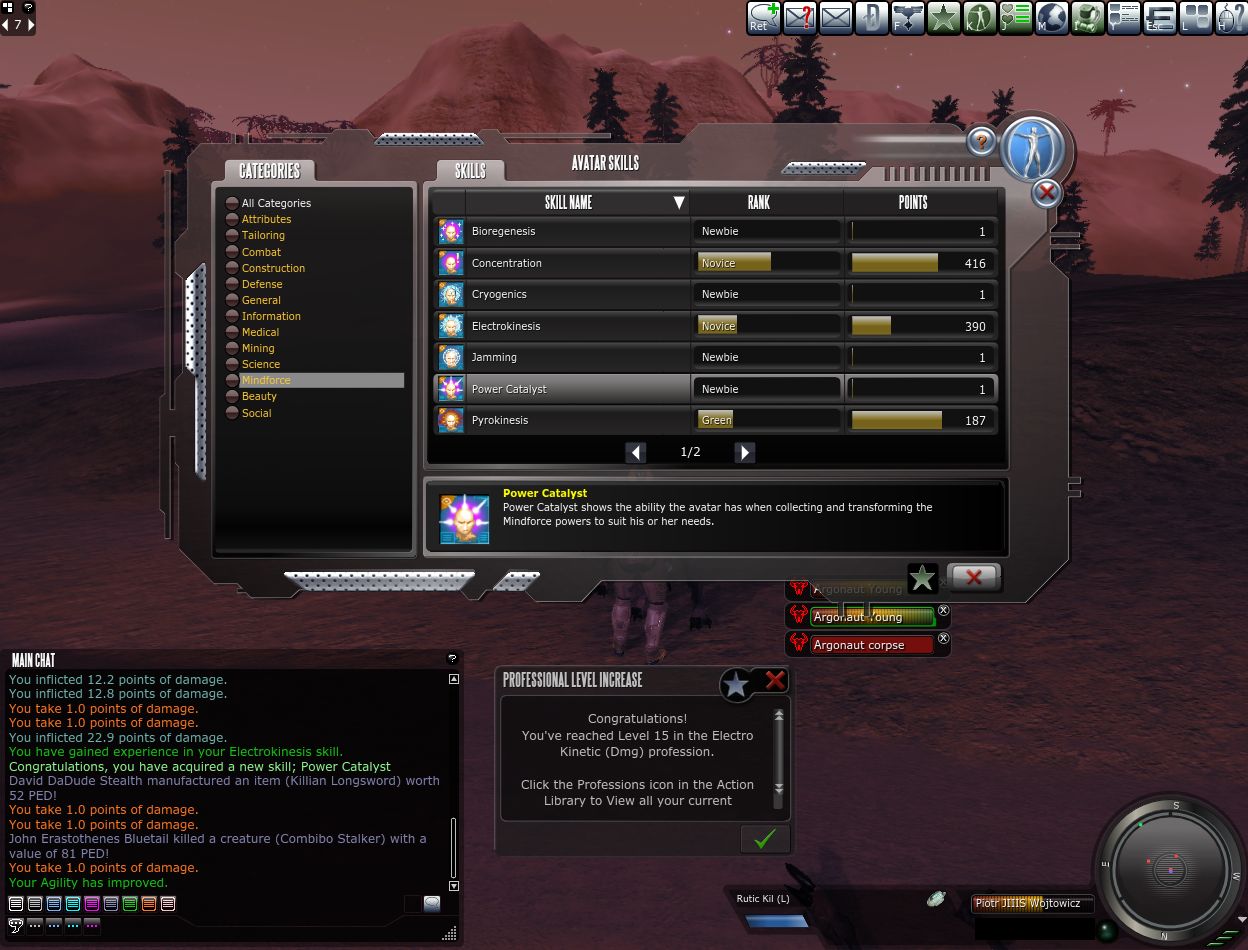This screenshot has height=950, width=1248.
Task: Sort skills by Points column
Action: tap(912, 202)
